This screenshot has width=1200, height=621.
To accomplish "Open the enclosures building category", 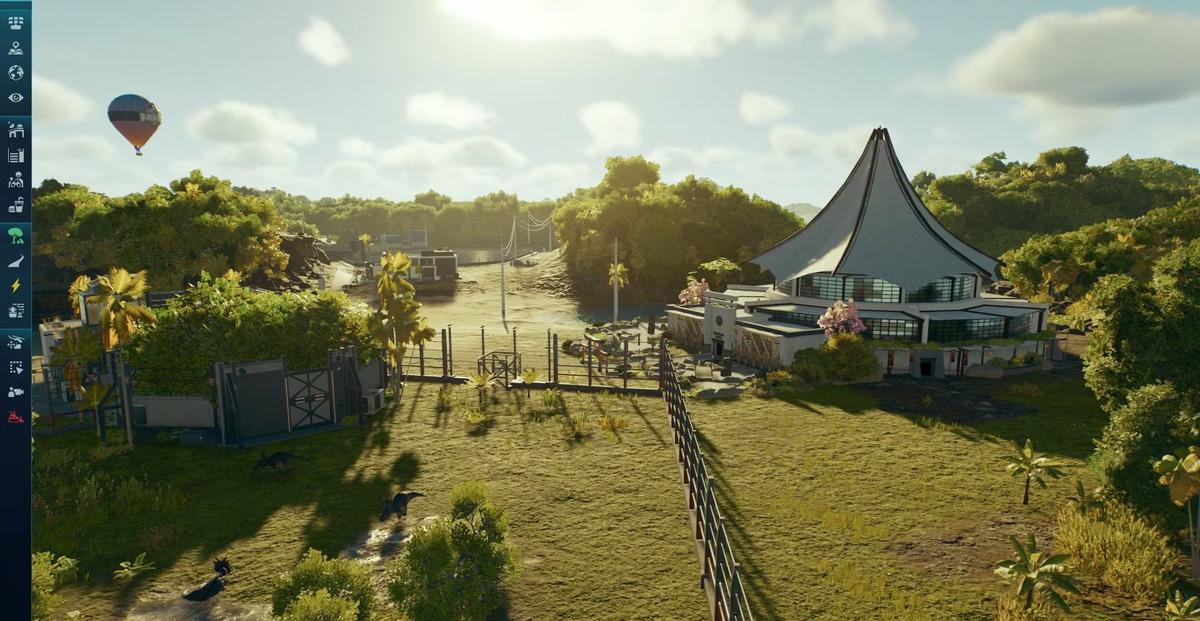I will coord(15,130).
